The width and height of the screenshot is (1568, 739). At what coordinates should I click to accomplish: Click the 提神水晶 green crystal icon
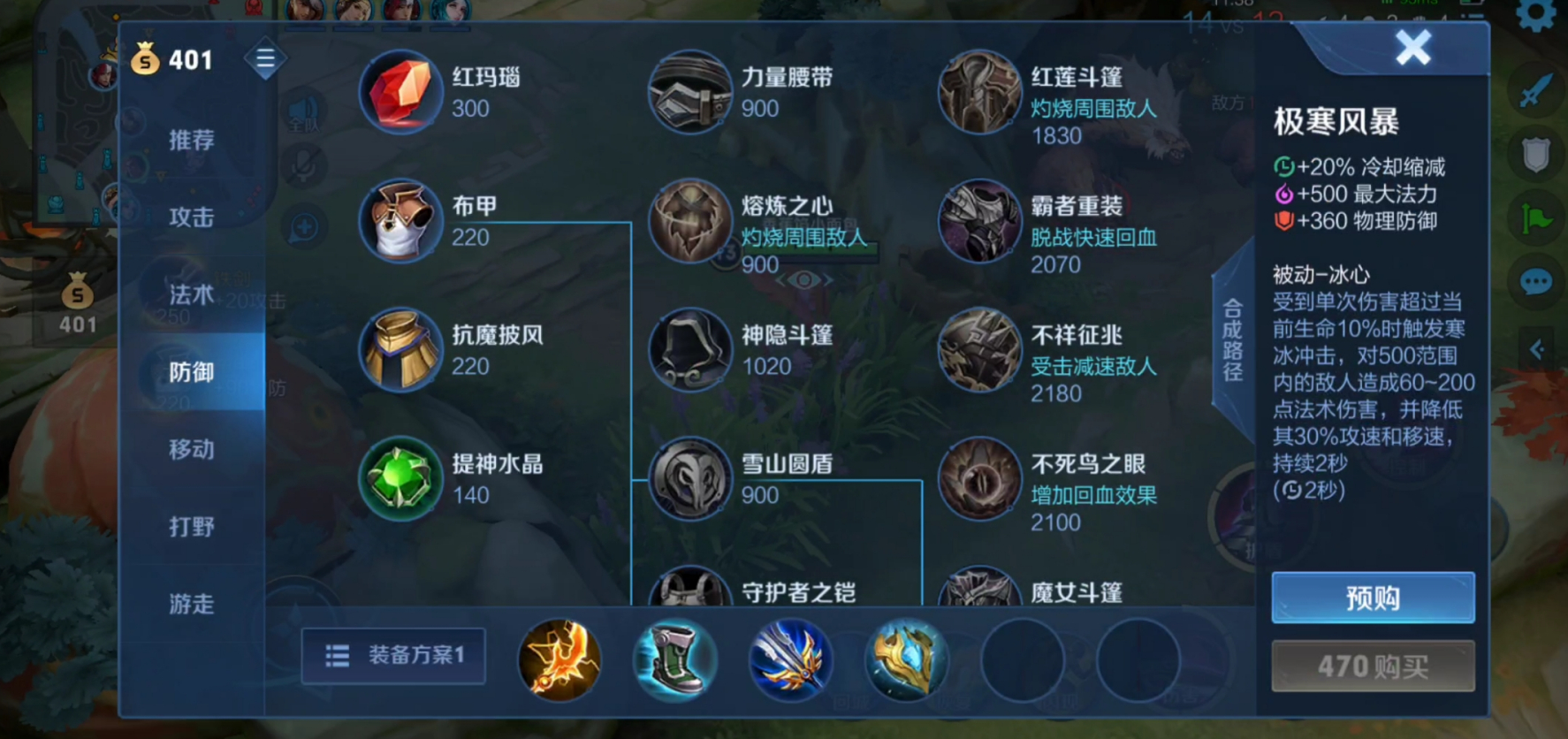400,478
